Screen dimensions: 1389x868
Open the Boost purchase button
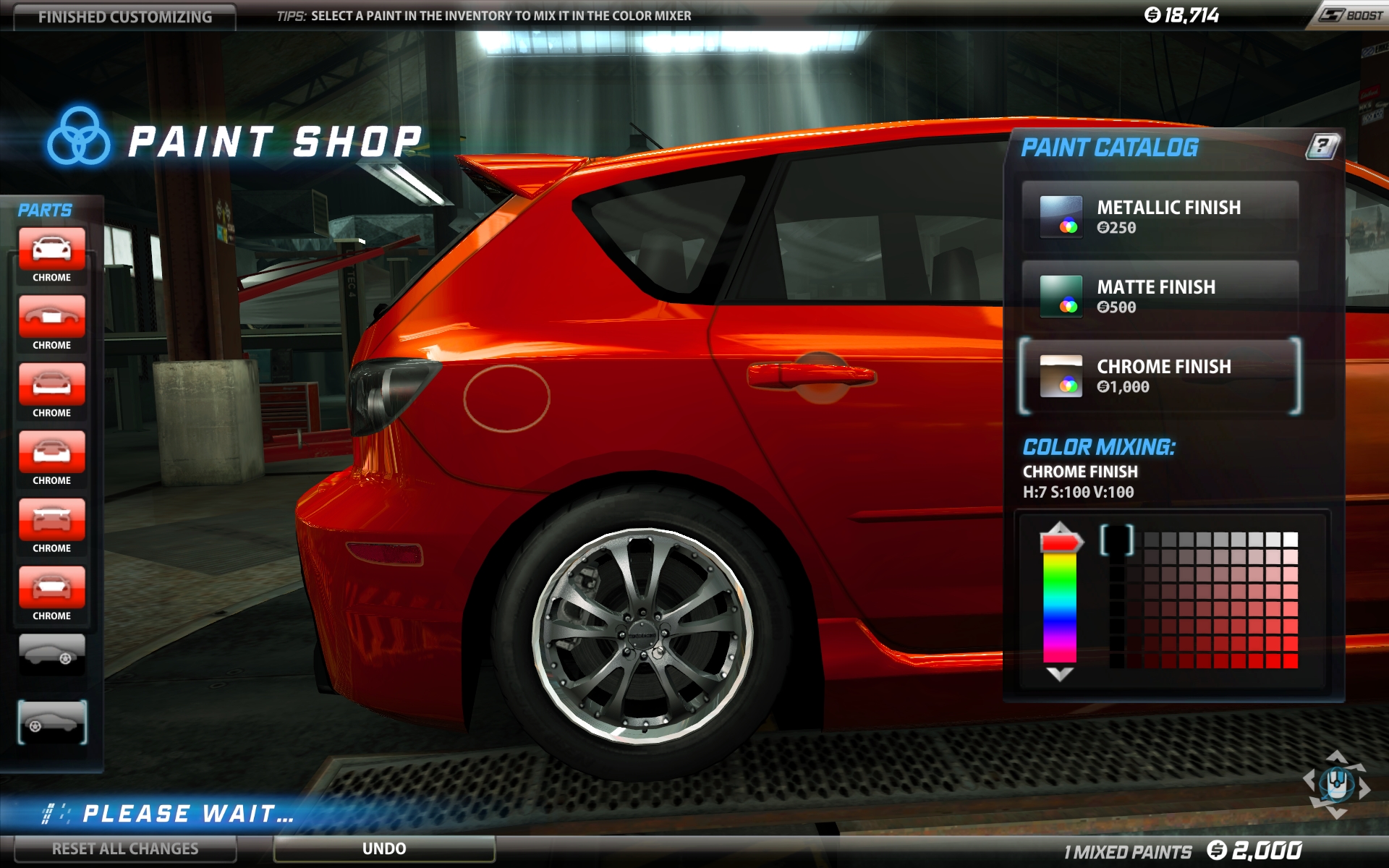[x=1350, y=15]
